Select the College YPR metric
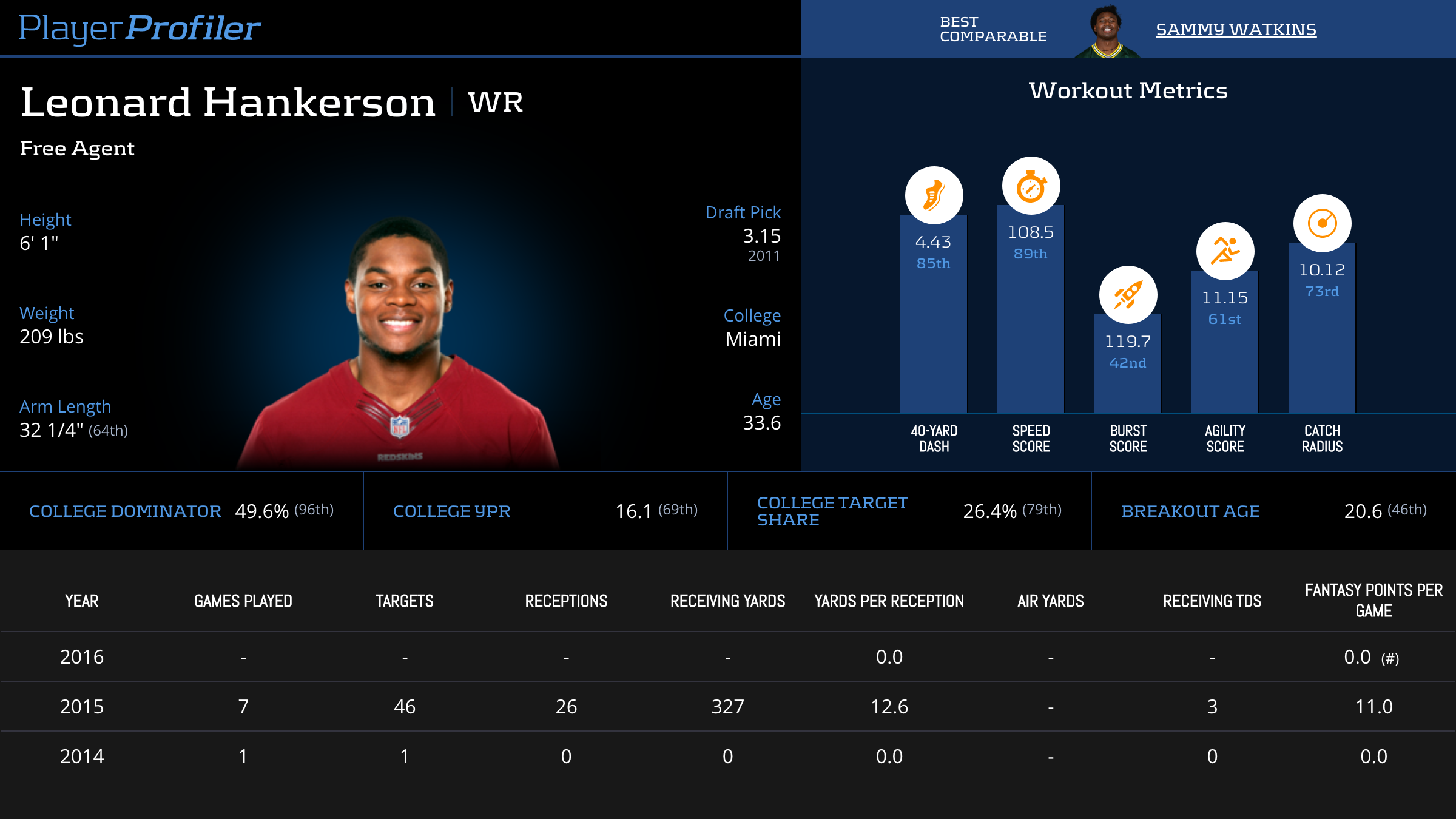 click(451, 511)
